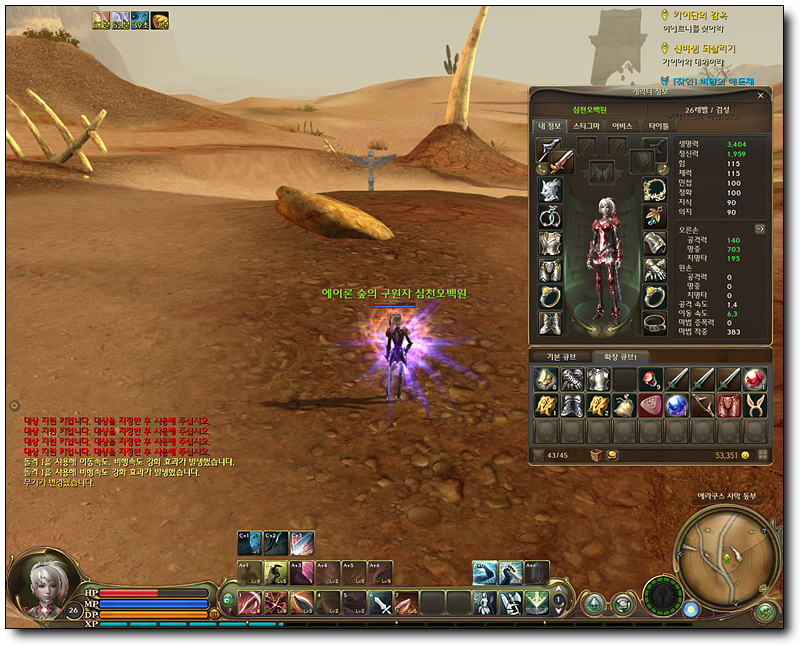
Task: Select the equipped boots slot
Action: tap(550, 322)
